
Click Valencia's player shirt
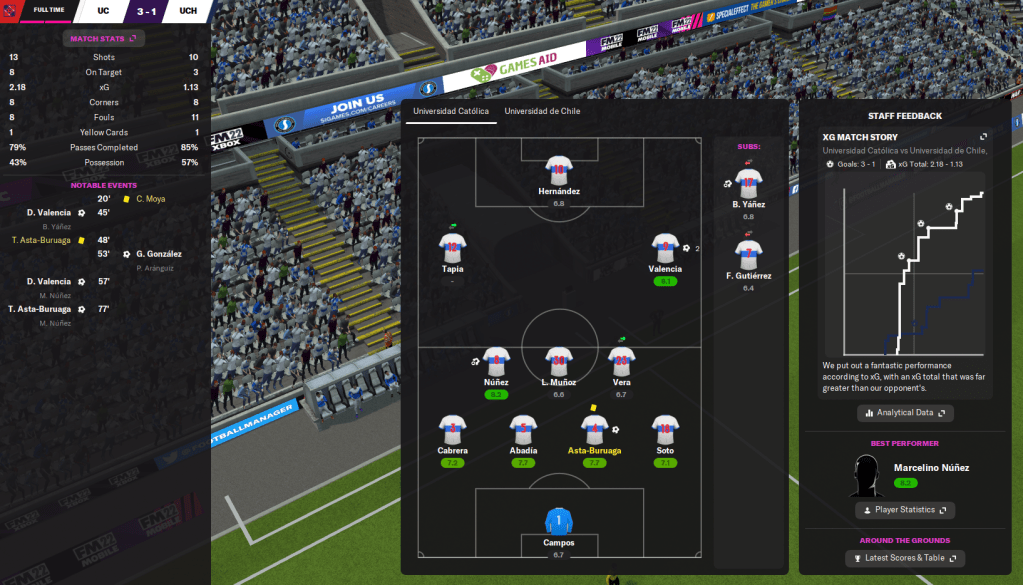(665, 248)
